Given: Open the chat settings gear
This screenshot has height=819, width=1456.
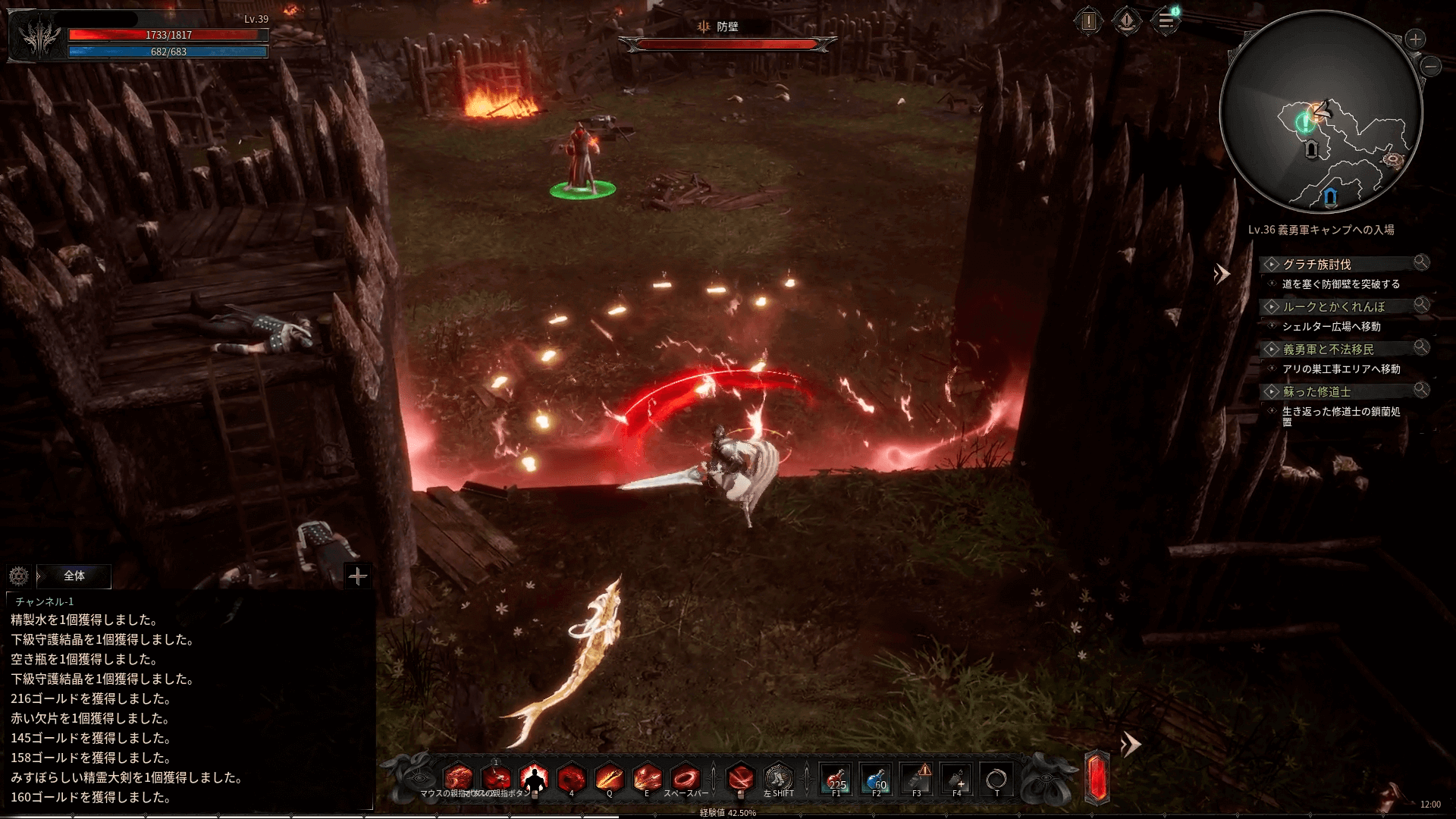Looking at the screenshot, I should coord(19,576).
